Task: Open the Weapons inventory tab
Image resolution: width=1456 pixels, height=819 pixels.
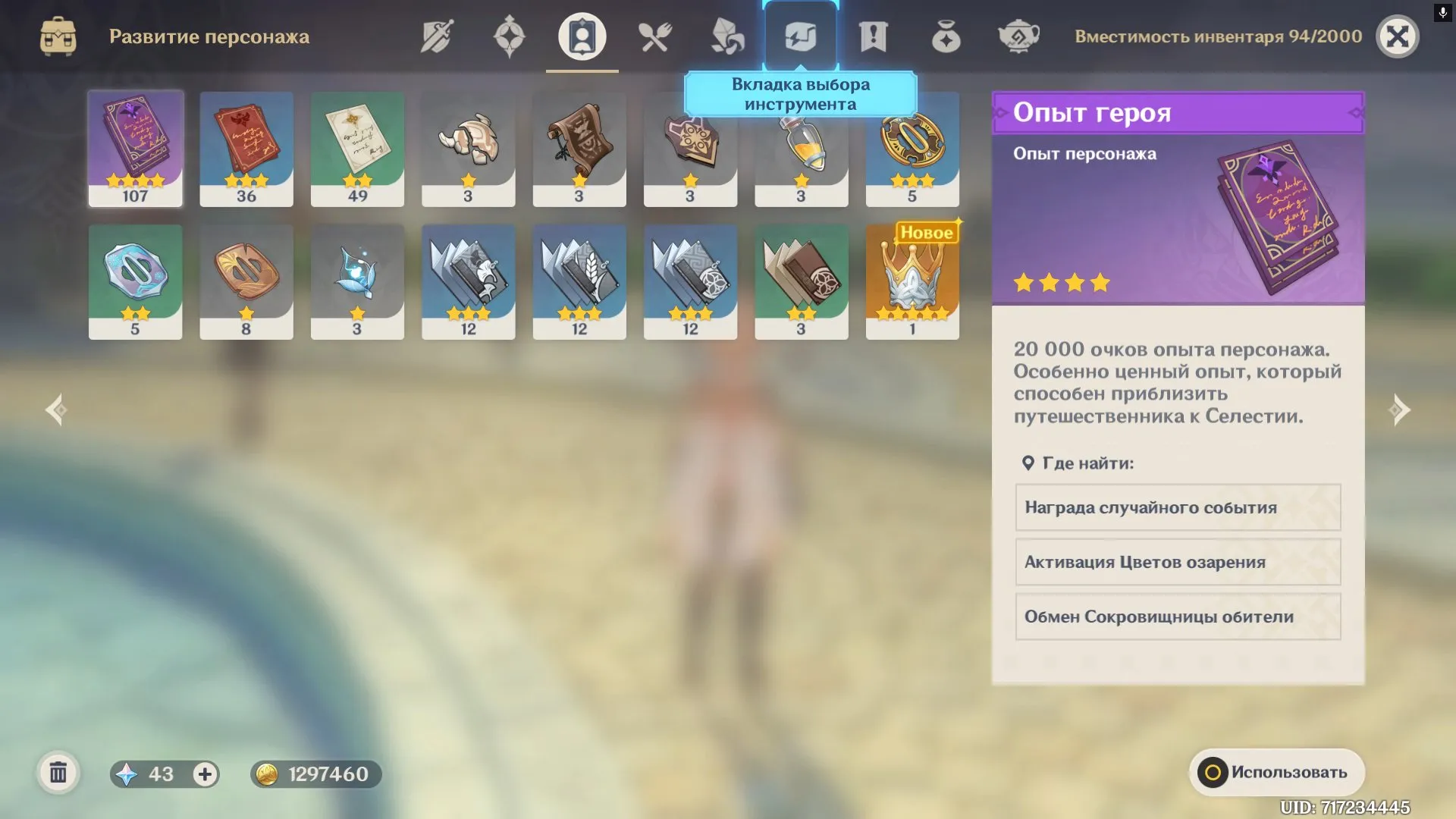Action: click(x=436, y=36)
